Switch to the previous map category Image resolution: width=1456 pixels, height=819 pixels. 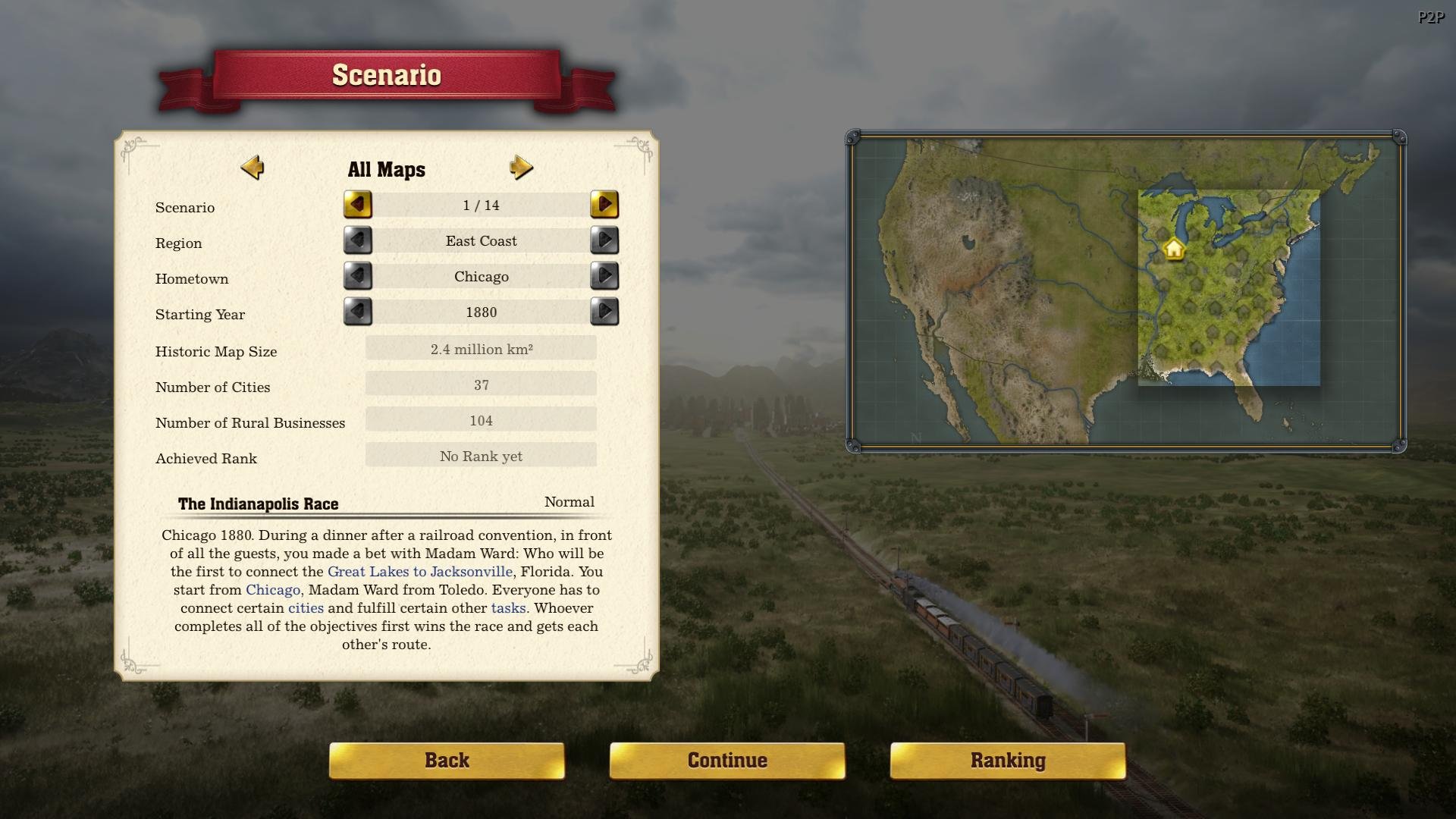[x=253, y=168]
